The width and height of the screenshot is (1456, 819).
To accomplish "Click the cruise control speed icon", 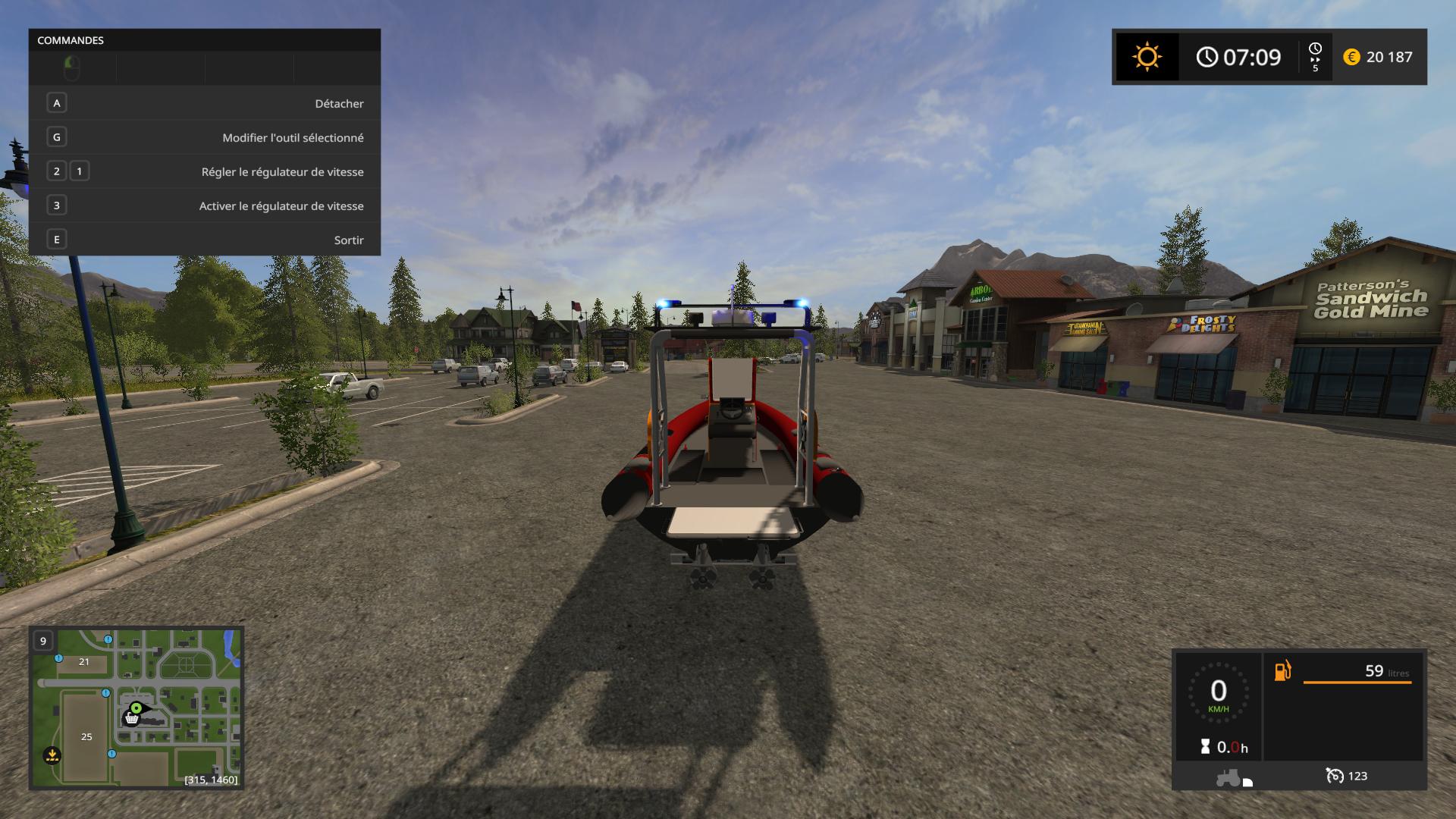I will click(1335, 776).
